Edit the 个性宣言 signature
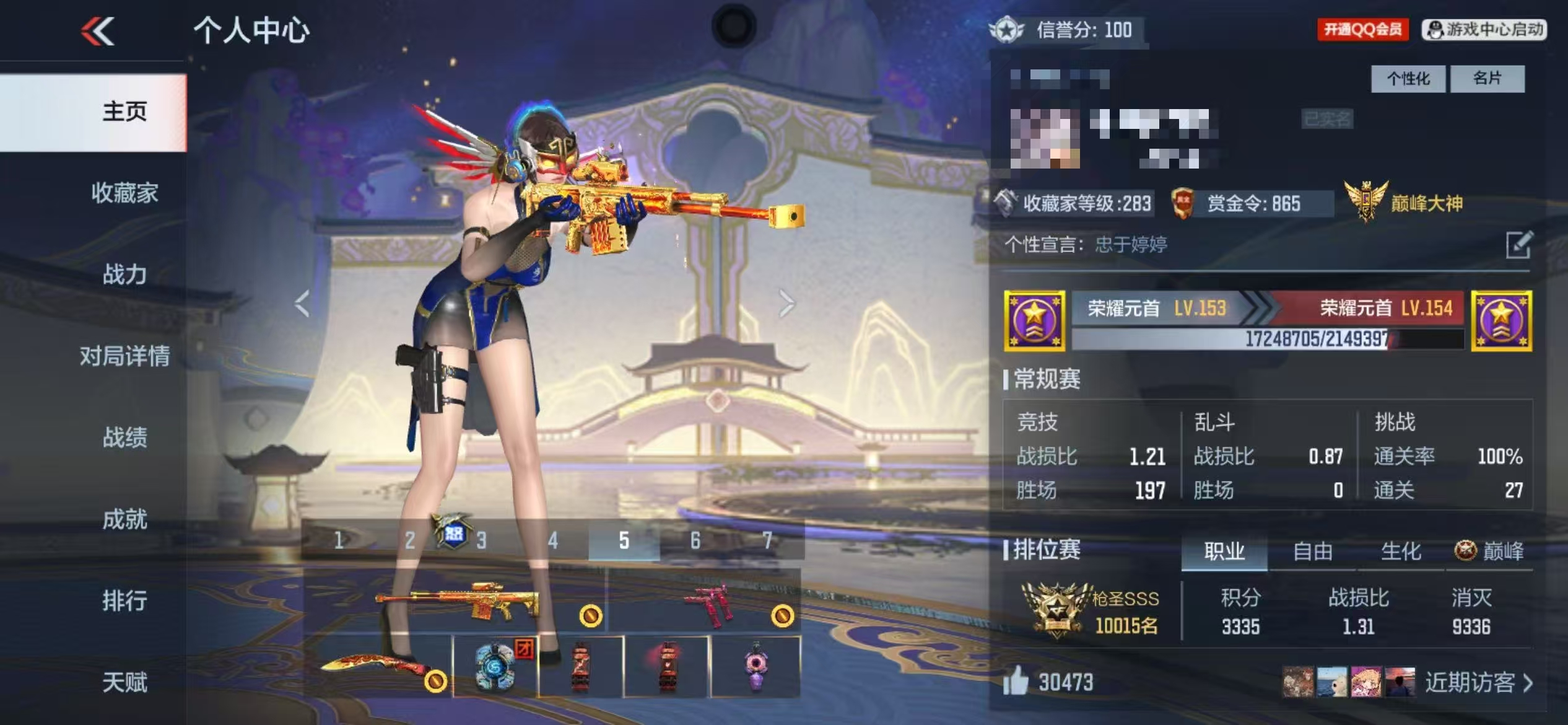Screen dimensions: 1568x725 pos(1518,245)
